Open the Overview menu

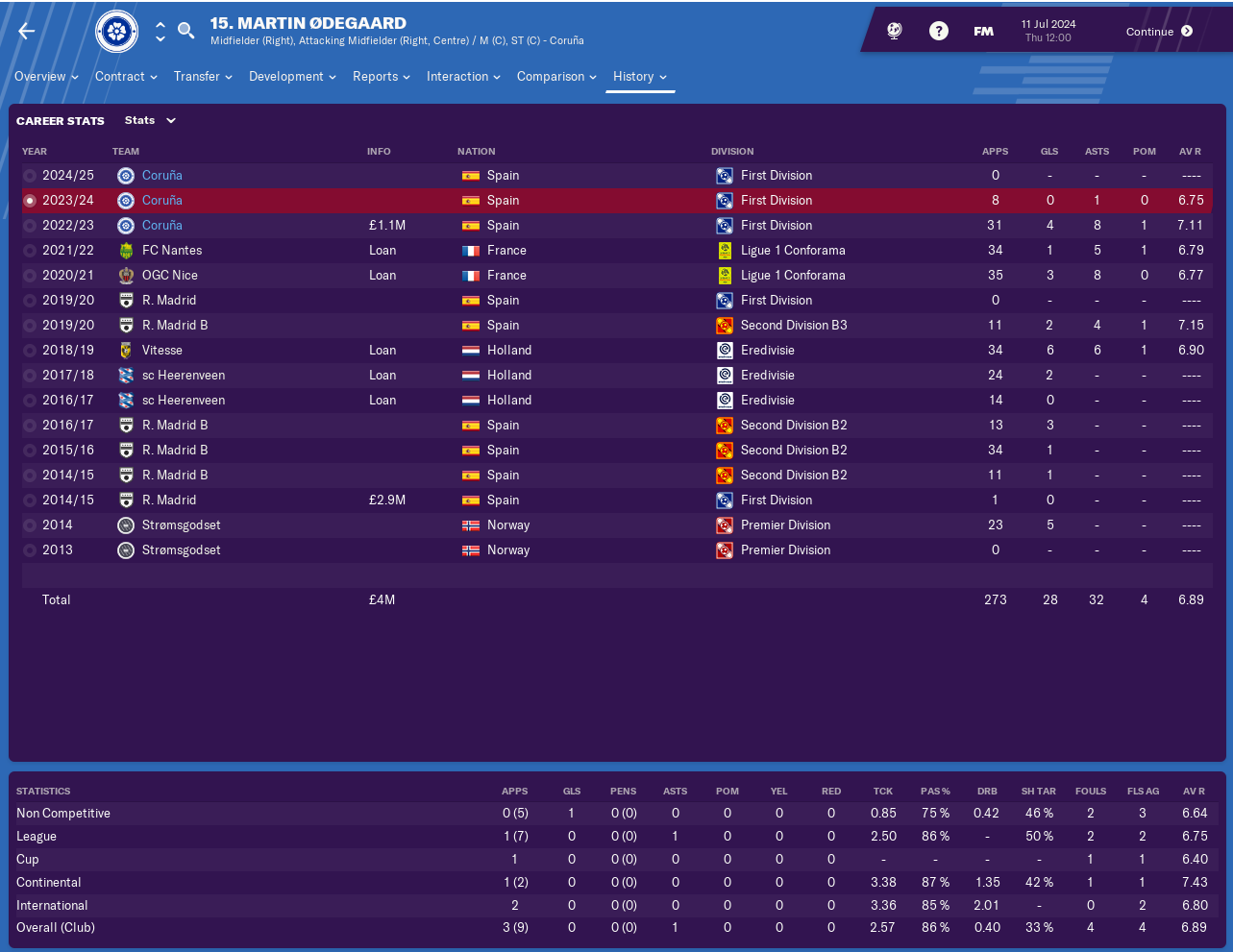(46, 77)
